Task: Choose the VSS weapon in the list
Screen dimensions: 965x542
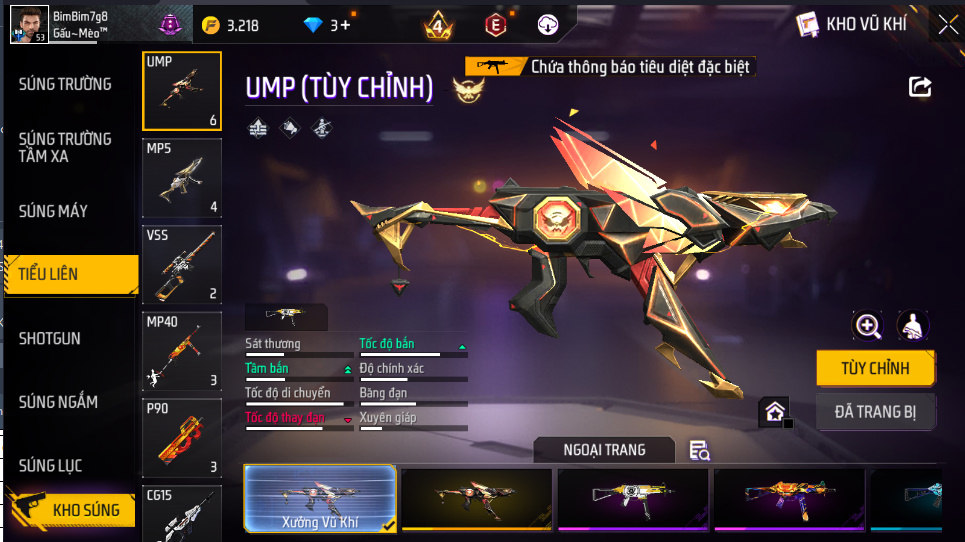Action: tap(181, 264)
